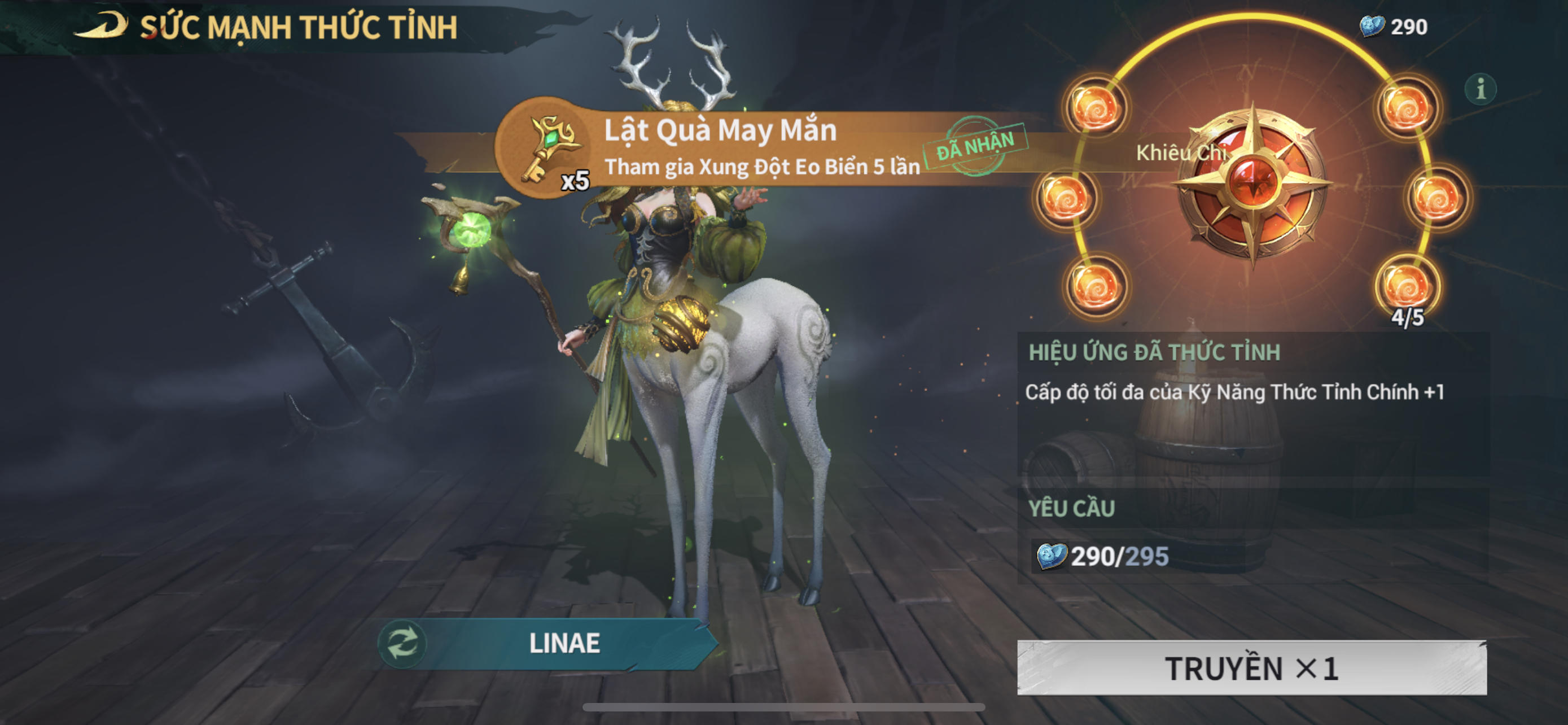Tap the Truyền ×1 button
The image size is (1568, 725).
pos(1251,668)
